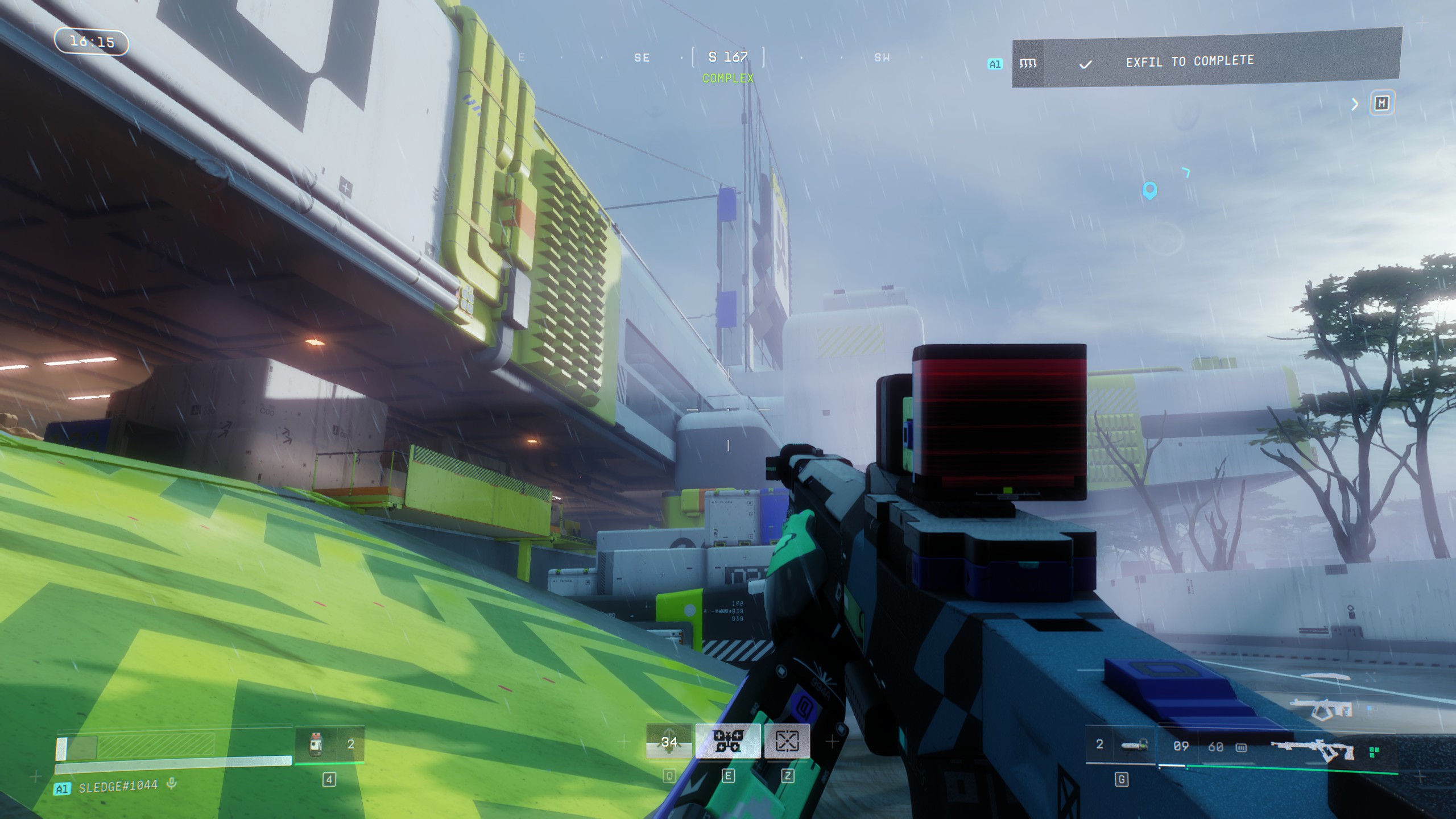Select the equipped rifle weapon icon

[1312, 750]
